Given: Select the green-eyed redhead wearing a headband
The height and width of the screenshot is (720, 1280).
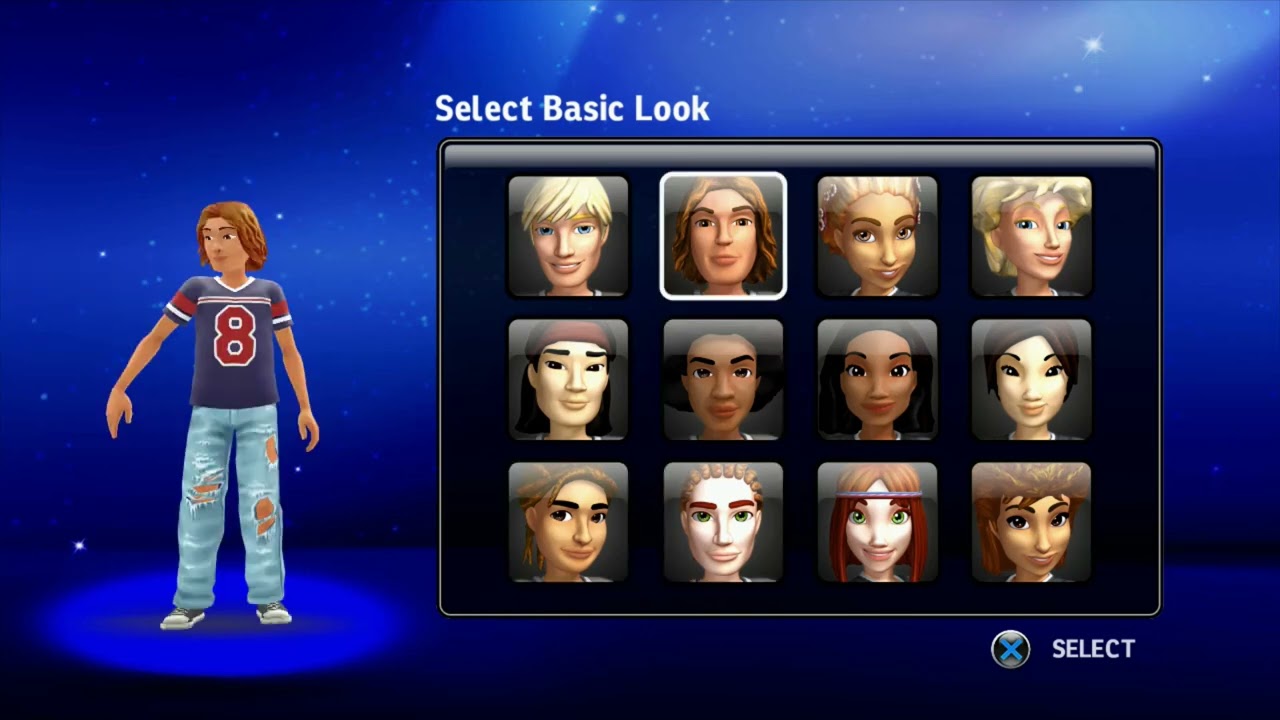Looking at the screenshot, I should (x=877, y=521).
